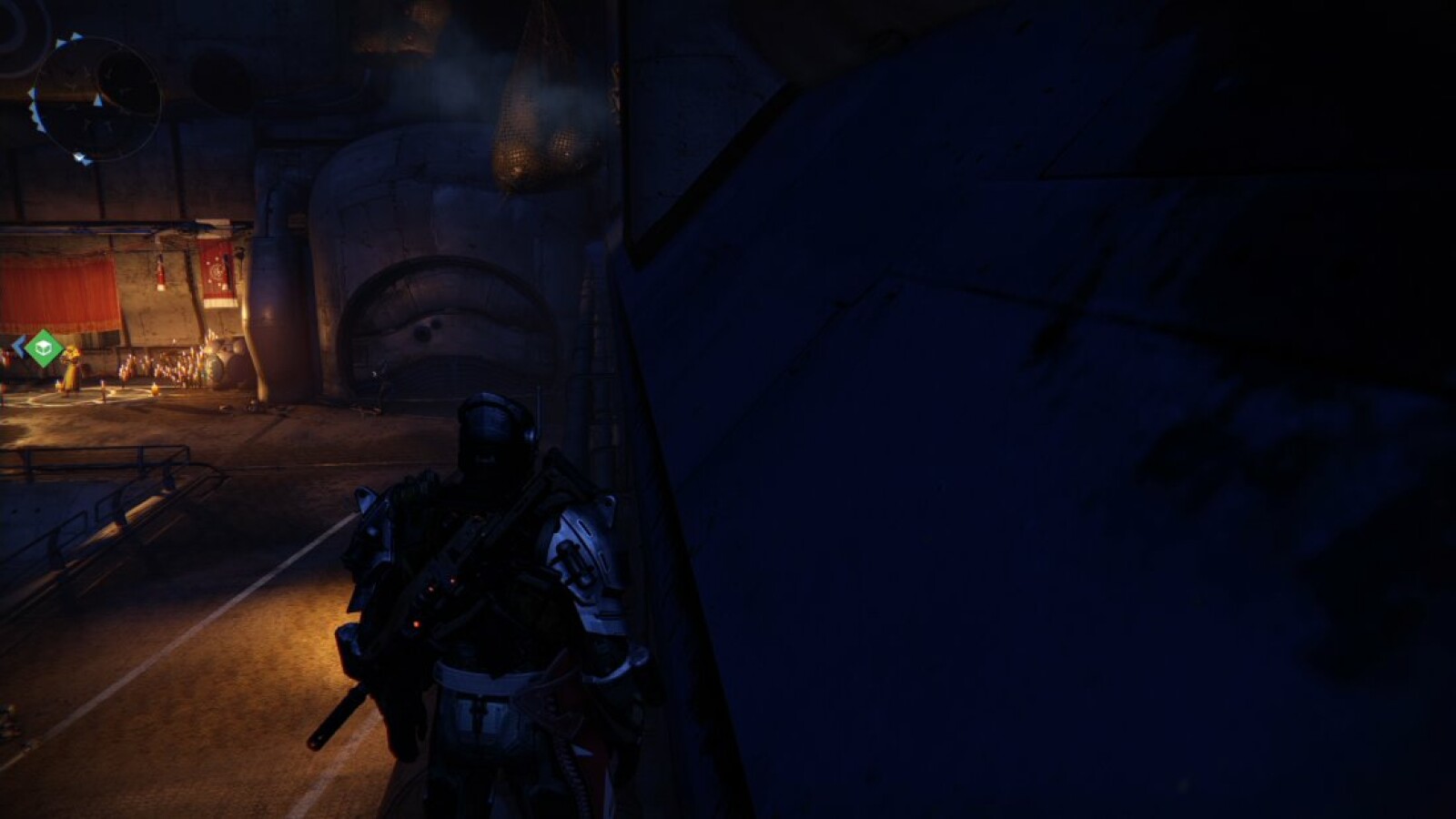Click the circular radar in the corner

[x=96, y=99]
